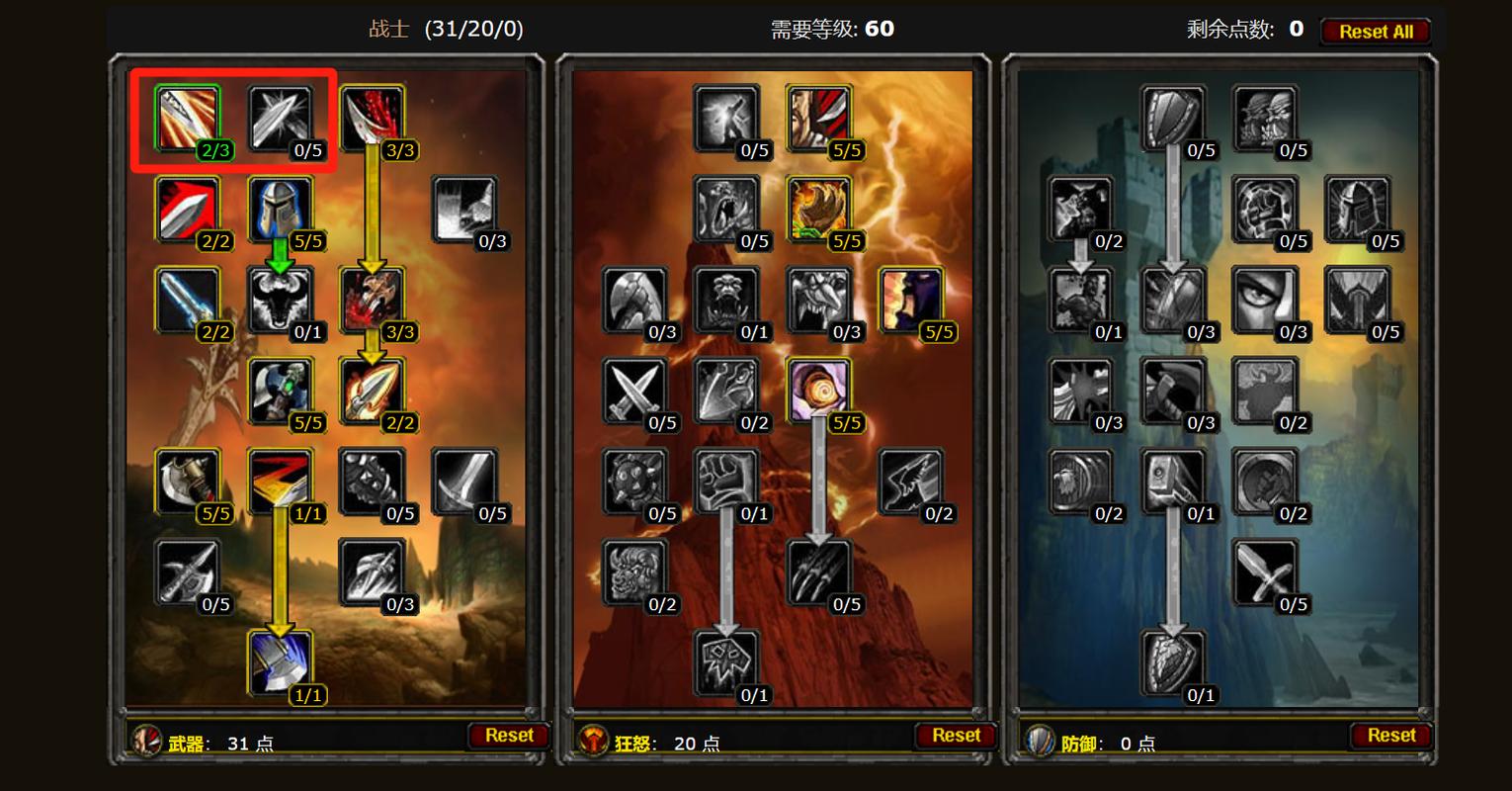1512x791 pixels.
Task: Reset the 狂怒 (Fury) talent tree
Action: 955,735
